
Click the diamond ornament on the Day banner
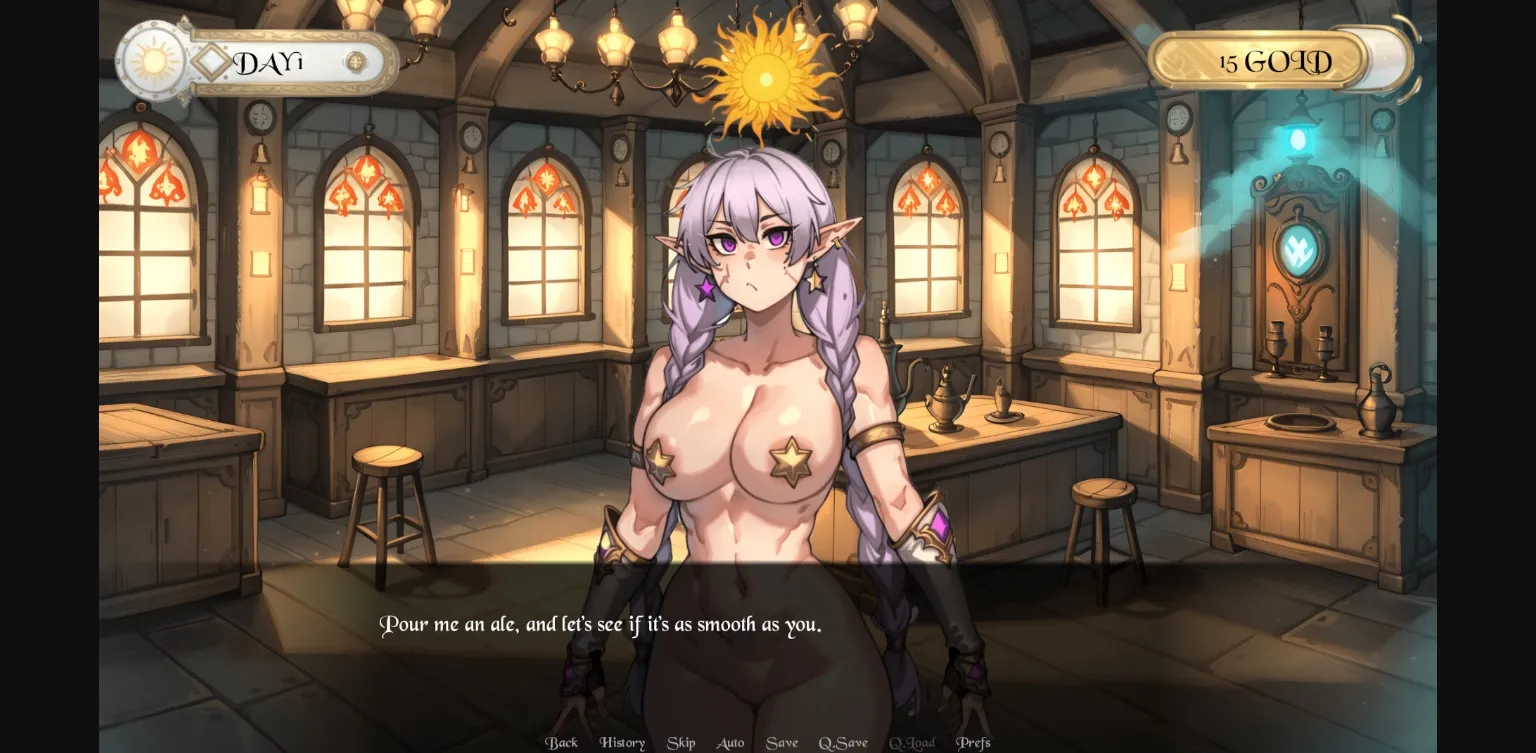pyautogui.click(x=212, y=61)
